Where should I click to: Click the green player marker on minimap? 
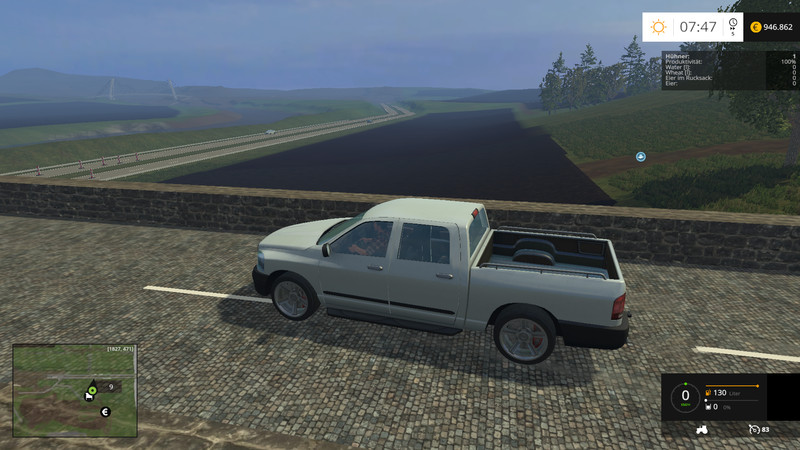[x=92, y=389]
